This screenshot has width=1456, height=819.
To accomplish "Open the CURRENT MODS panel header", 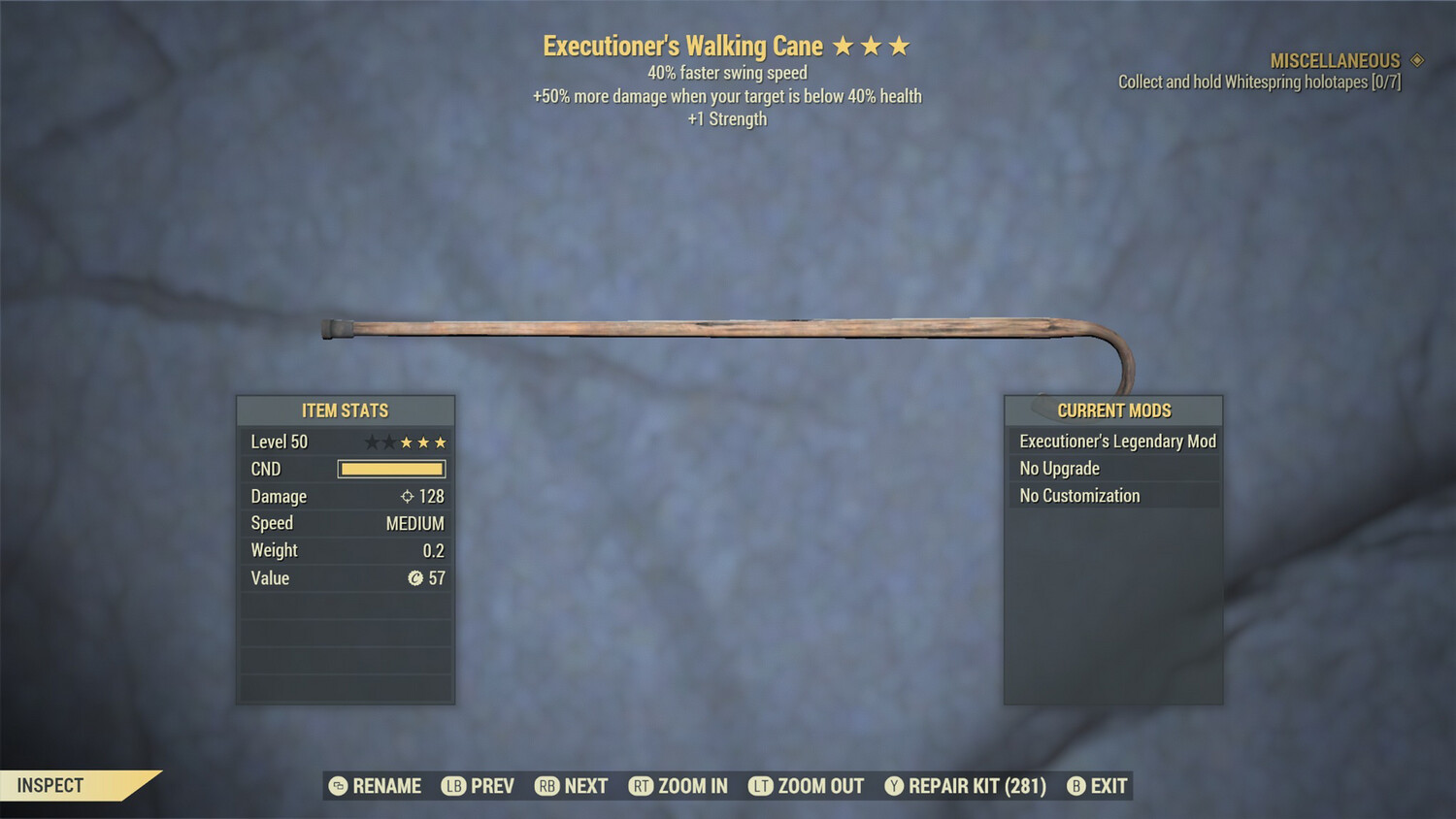I will click(1112, 410).
